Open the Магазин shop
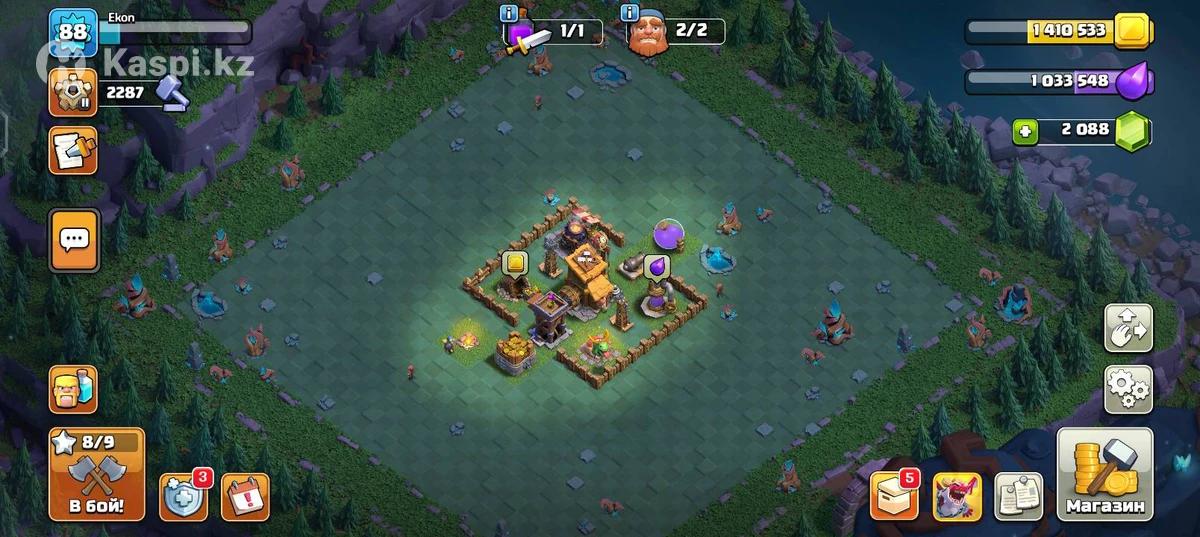Viewport: 1200px width, 537px height. 1104,477
